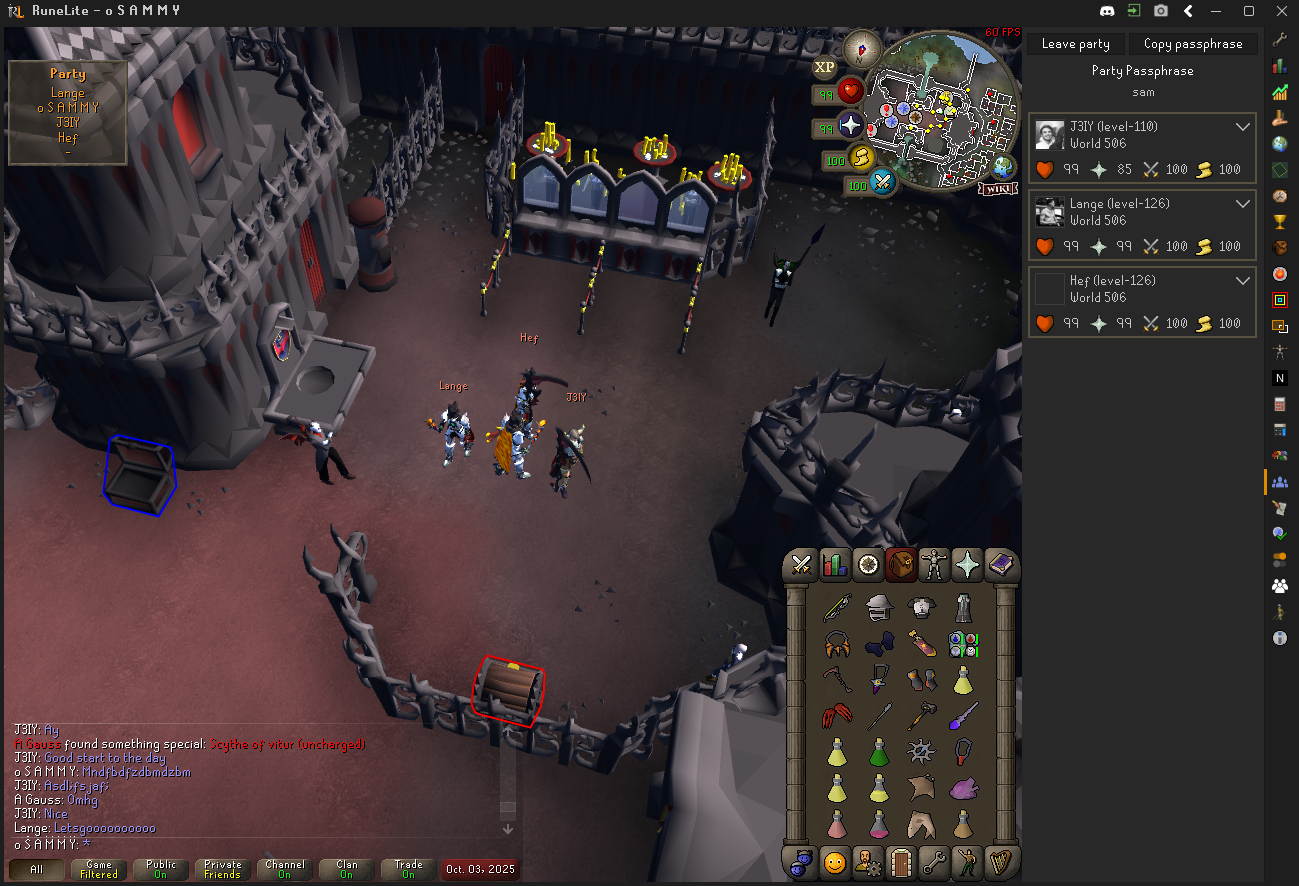The height and width of the screenshot is (886, 1299).
Task: Activate the special attack orb
Action: (x=881, y=183)
